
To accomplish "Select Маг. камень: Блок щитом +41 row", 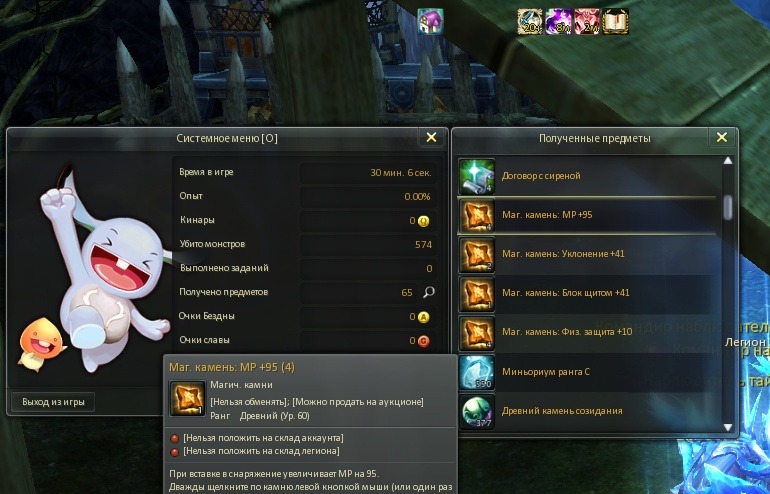I will [x=590, y=293].
